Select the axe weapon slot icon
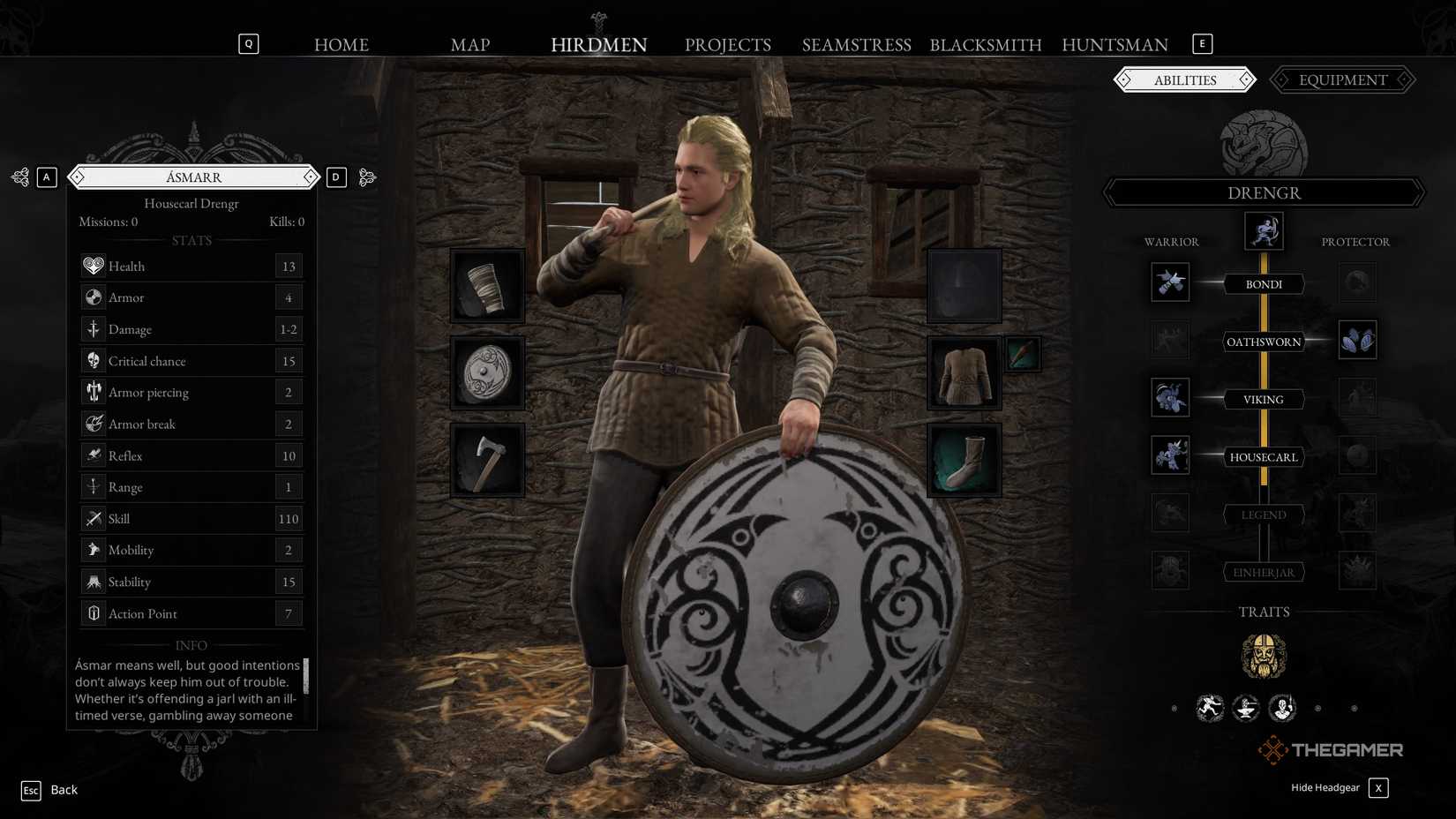Viewport: 1456px width, 819px height. click(x=487, y=459)
